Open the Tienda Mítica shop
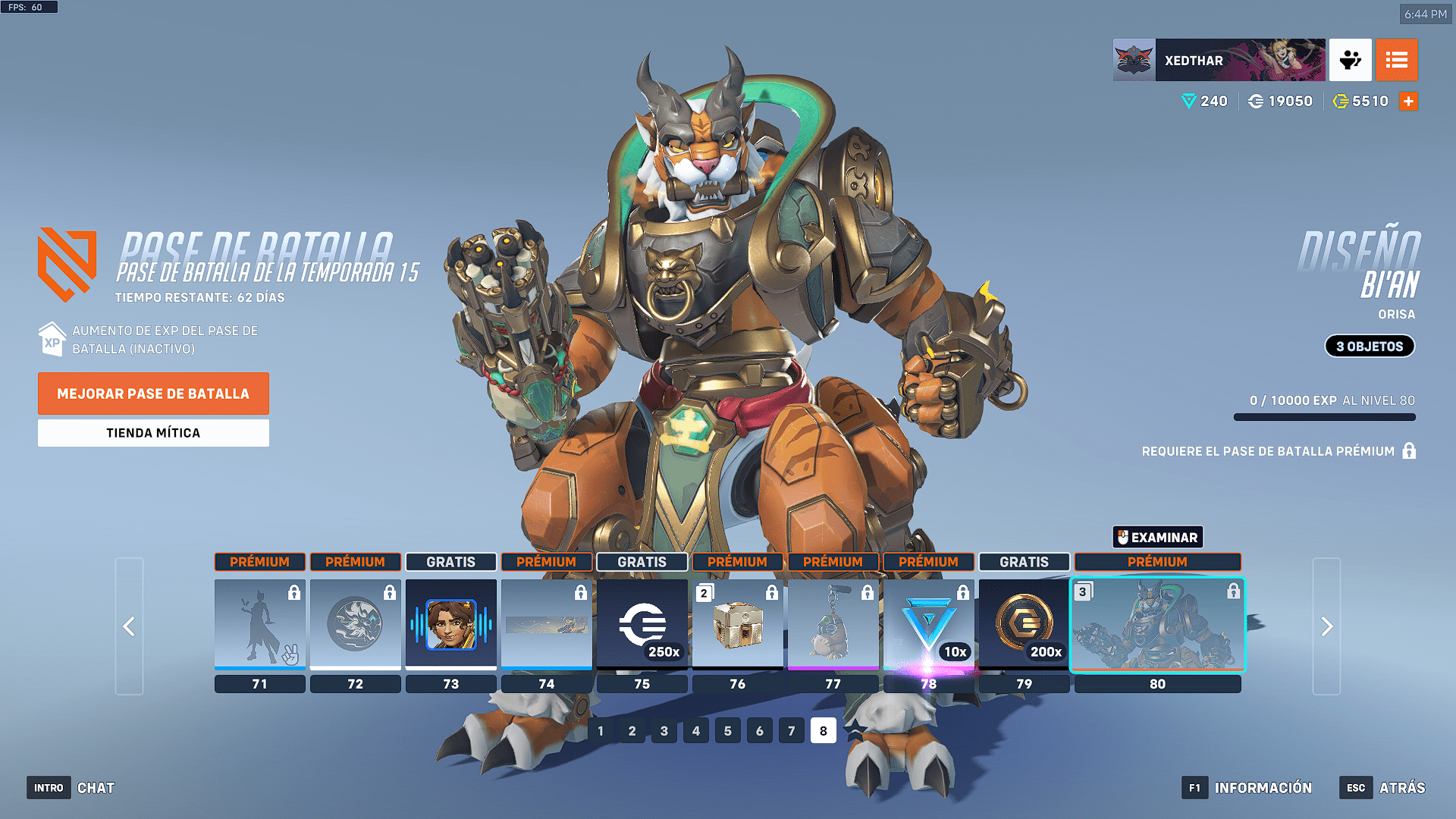Screen dimensions: 1456x819 tap(153, 433)
